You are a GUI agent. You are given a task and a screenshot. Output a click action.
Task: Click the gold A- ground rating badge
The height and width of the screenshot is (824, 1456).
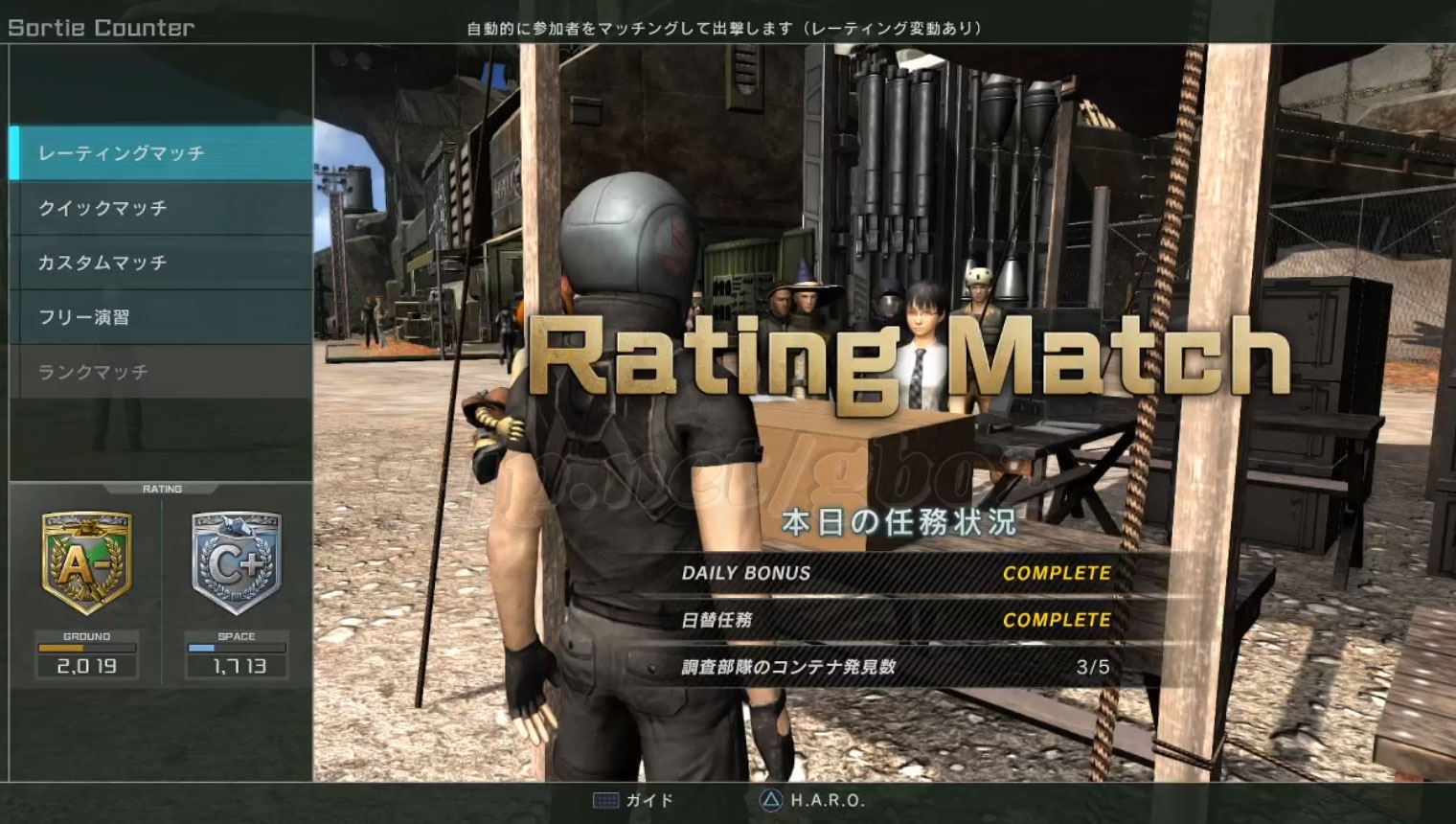pyautogui.click(x=86, y=563)
